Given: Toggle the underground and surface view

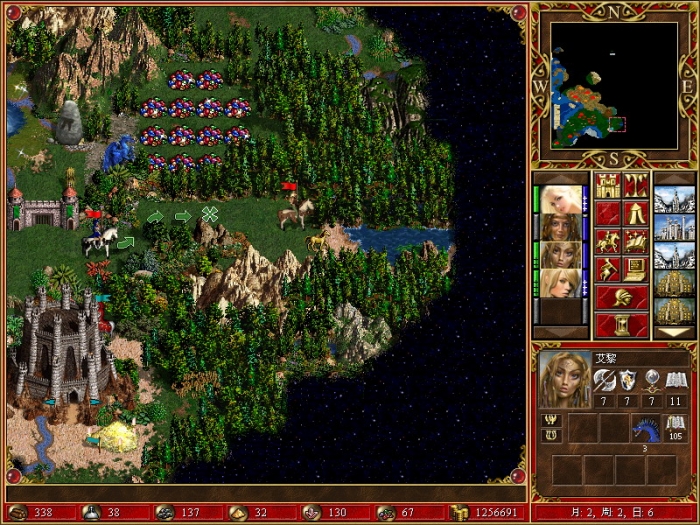Looking at the screenshot, I should coord(636,186).
